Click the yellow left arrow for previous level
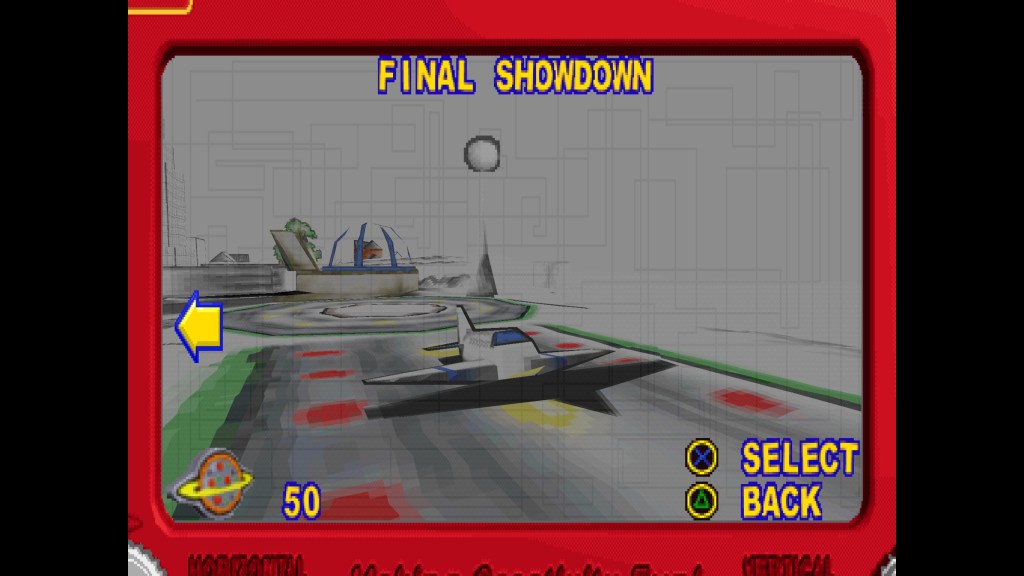 (x=199, y=326)
